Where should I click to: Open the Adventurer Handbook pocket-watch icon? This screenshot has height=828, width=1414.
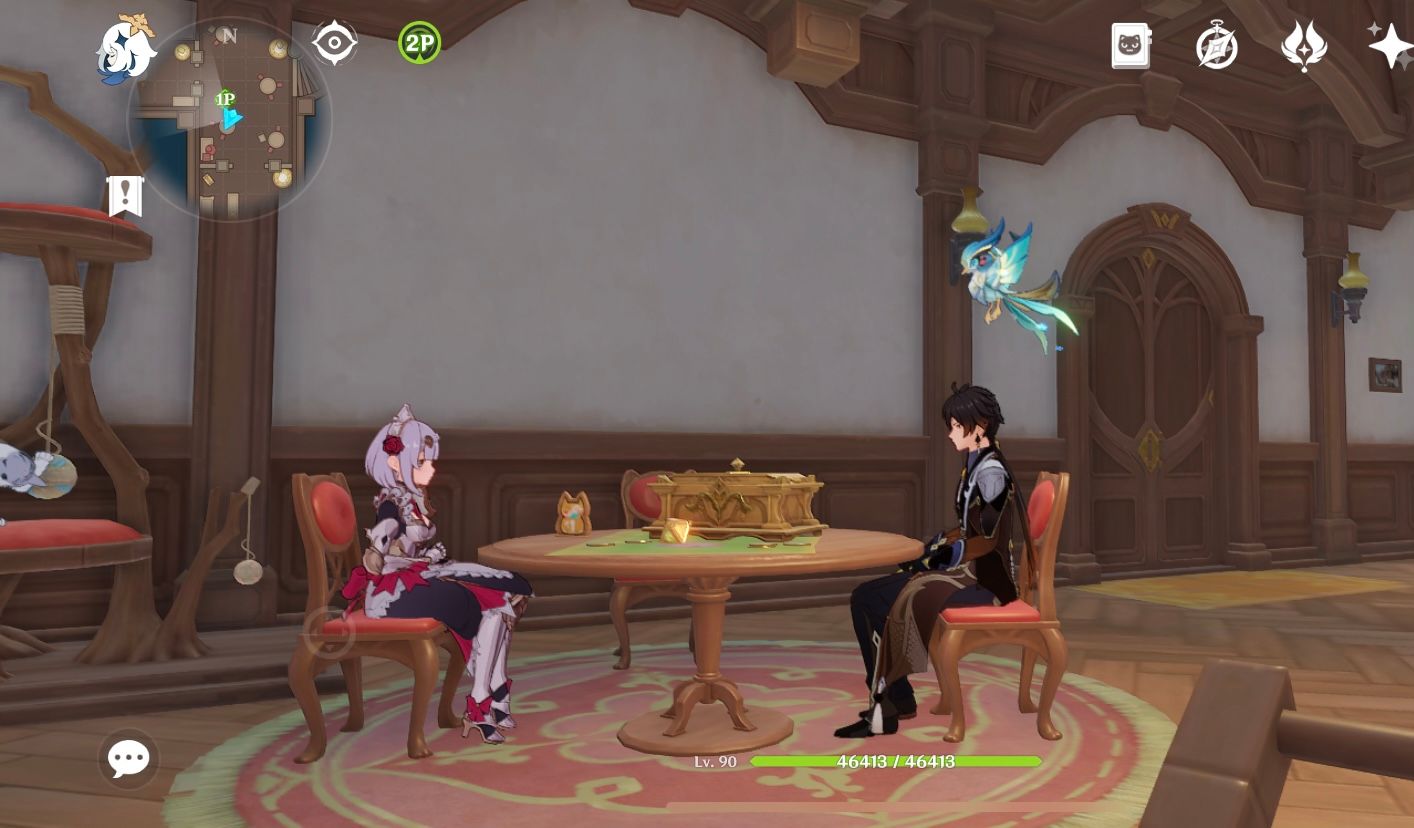pyautogui.click(x=1216, y=45)
